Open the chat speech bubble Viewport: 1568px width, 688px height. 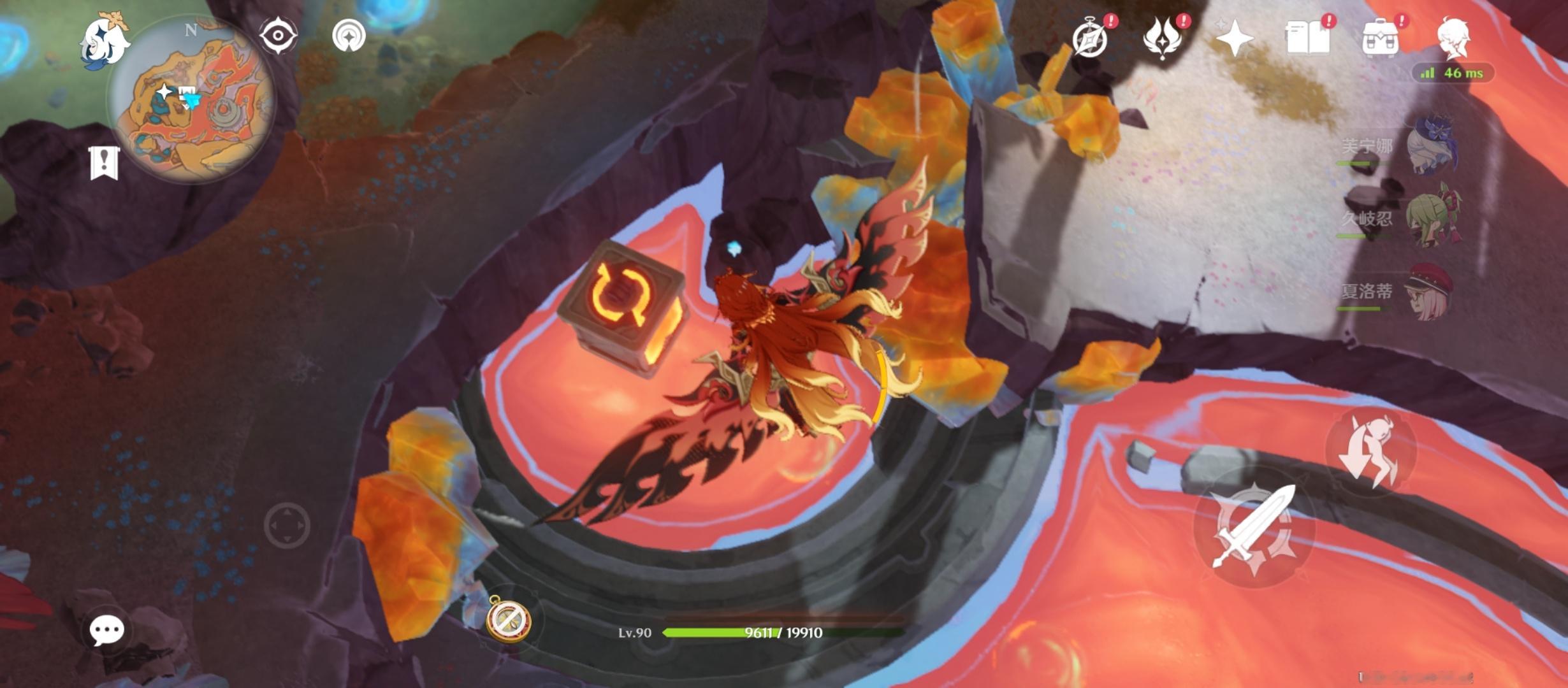click(106, 630)
